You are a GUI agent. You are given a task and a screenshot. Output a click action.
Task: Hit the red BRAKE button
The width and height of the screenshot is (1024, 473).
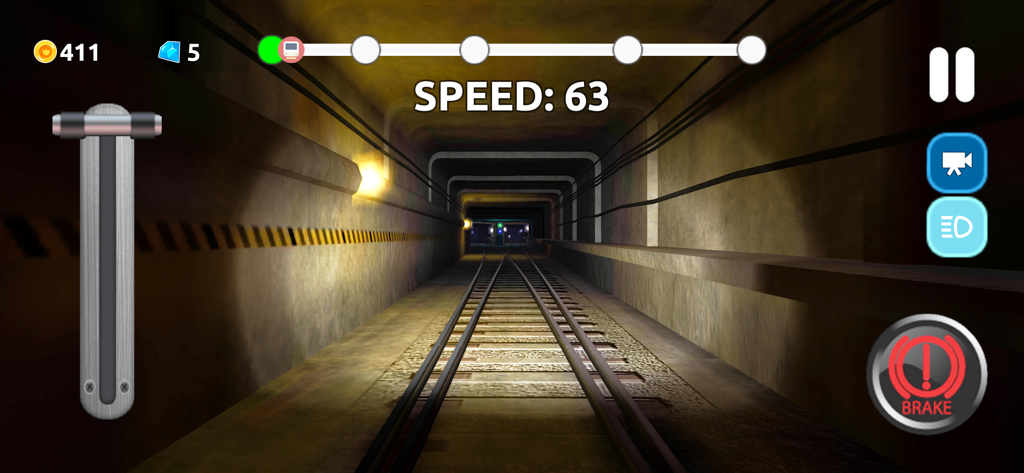coord(926,374)
